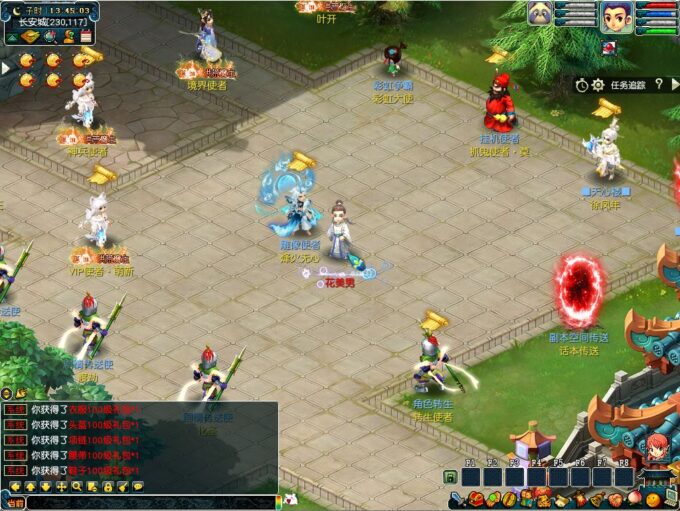680x511 pixels.
Task: Open the help figure with question mark
Action: (69, 37)
